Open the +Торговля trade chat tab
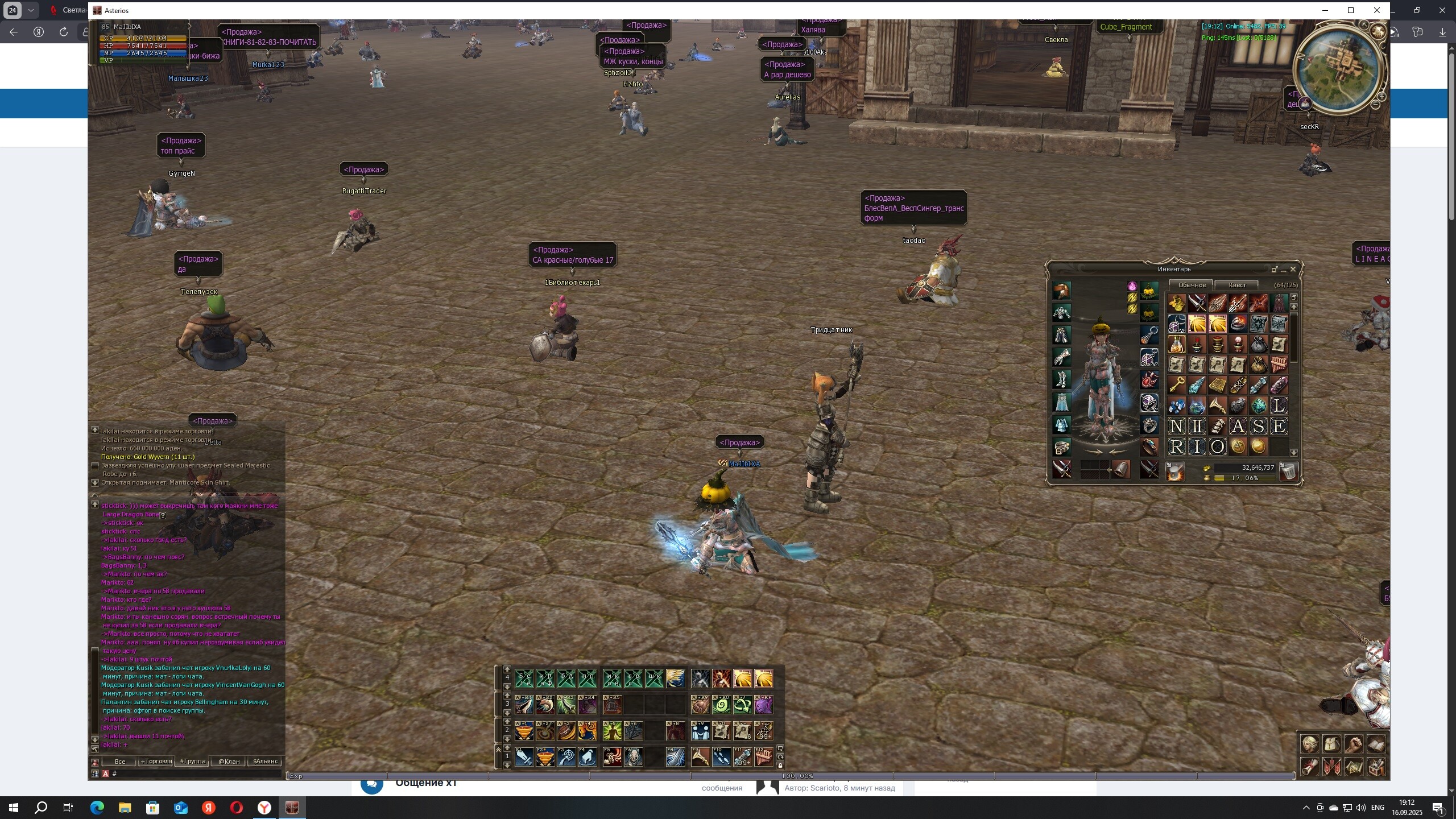This screenshot has width=1456, height=819. click(156, 761)
